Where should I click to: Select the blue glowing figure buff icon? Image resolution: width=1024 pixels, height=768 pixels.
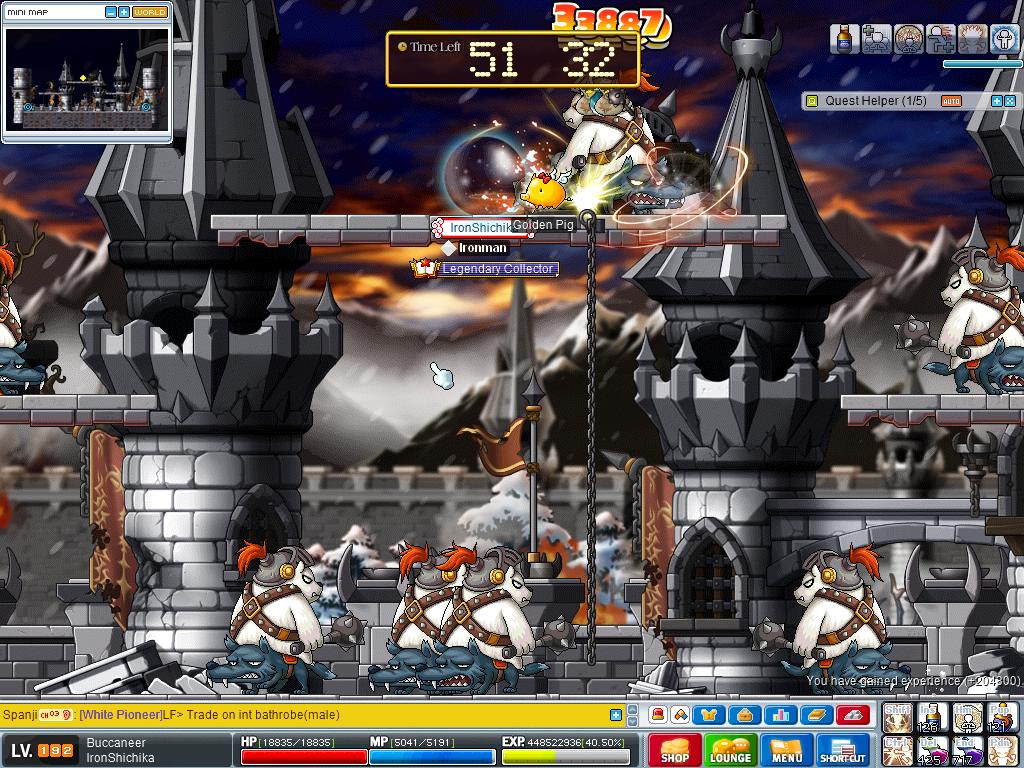point(1005,39)
